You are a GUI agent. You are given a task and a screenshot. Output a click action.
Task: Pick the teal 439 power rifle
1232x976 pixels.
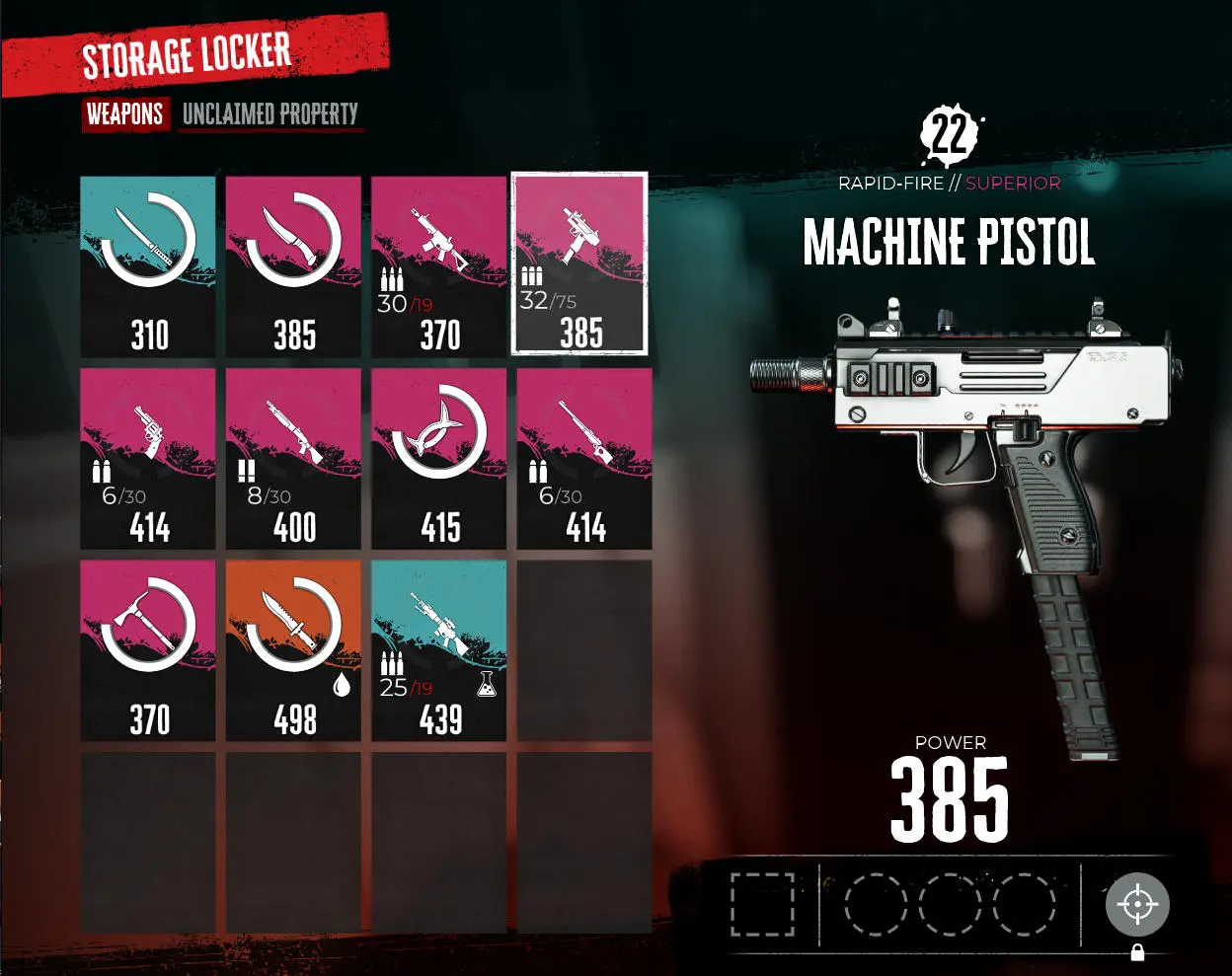click(438, 650)
